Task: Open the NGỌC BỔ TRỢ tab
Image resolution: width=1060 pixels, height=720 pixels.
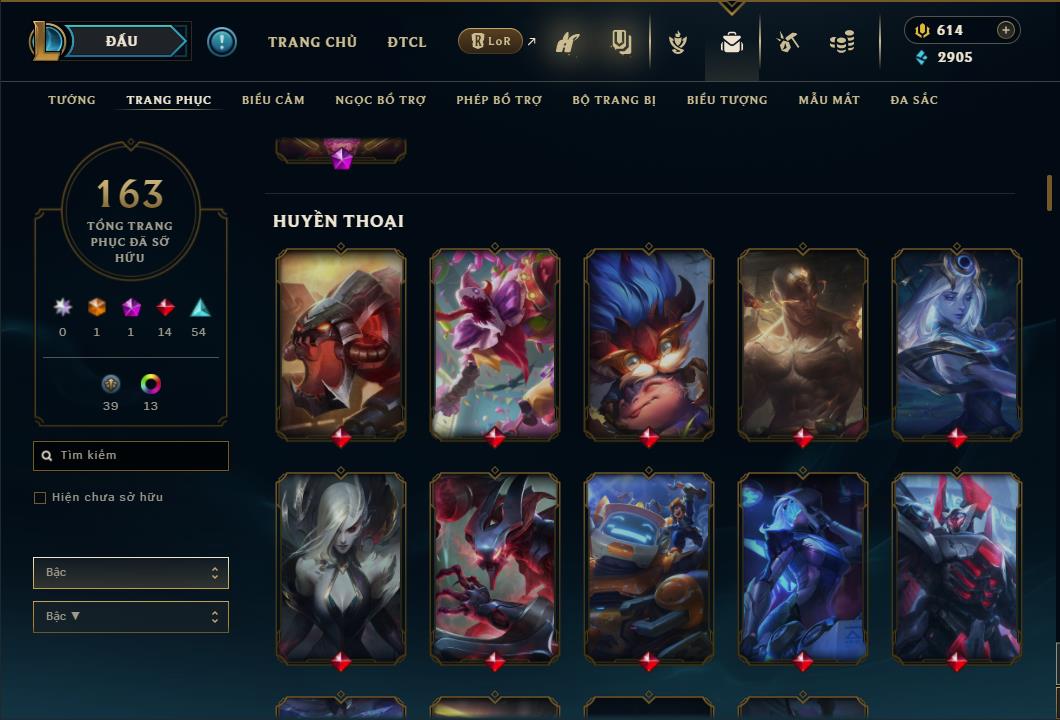Action: pyautogui.click(x=380, y=100)
